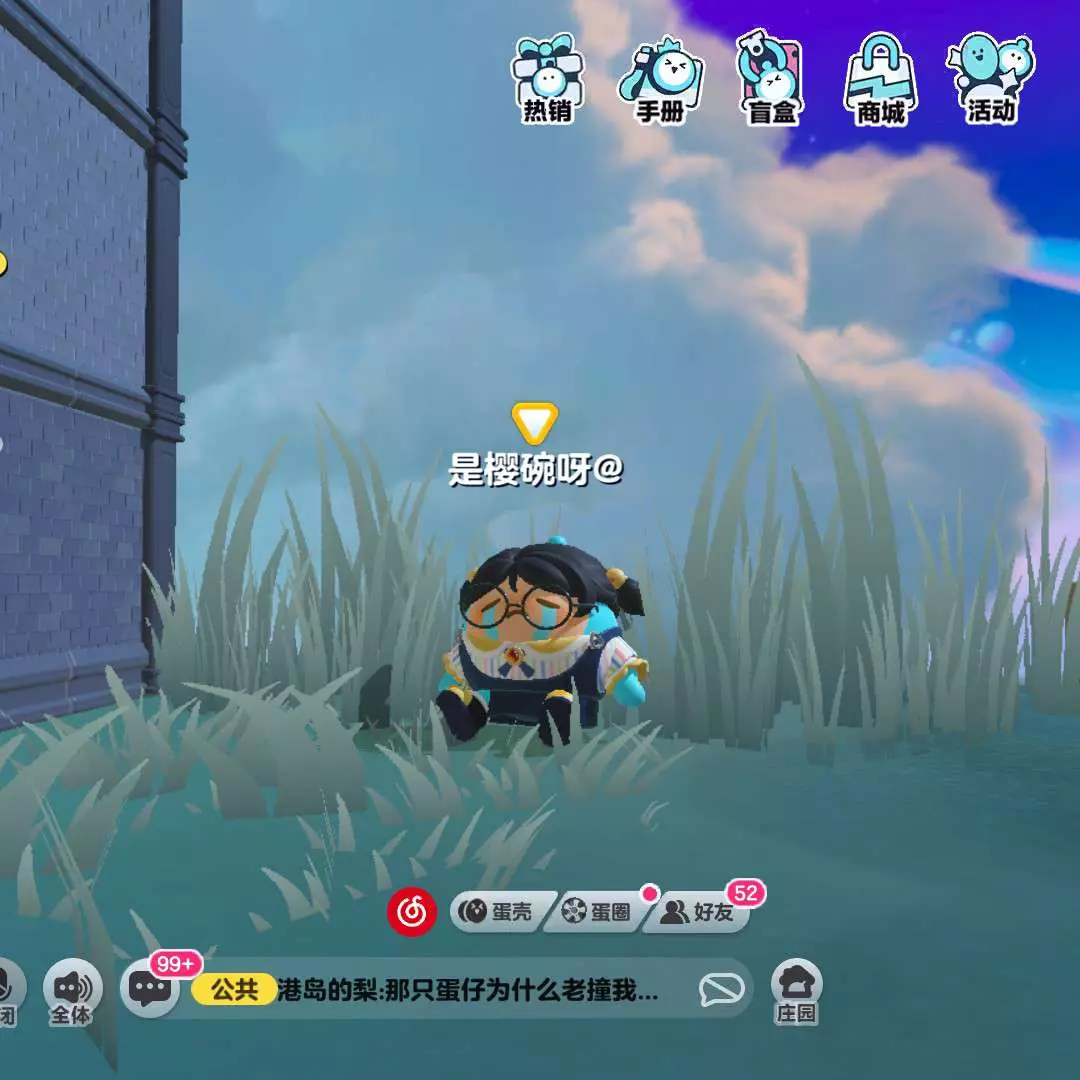Image resolution: width=1080 pixels, height=1080 pixels.
Task: Open the 热销 hot sale shop
Action: (547, 79)
